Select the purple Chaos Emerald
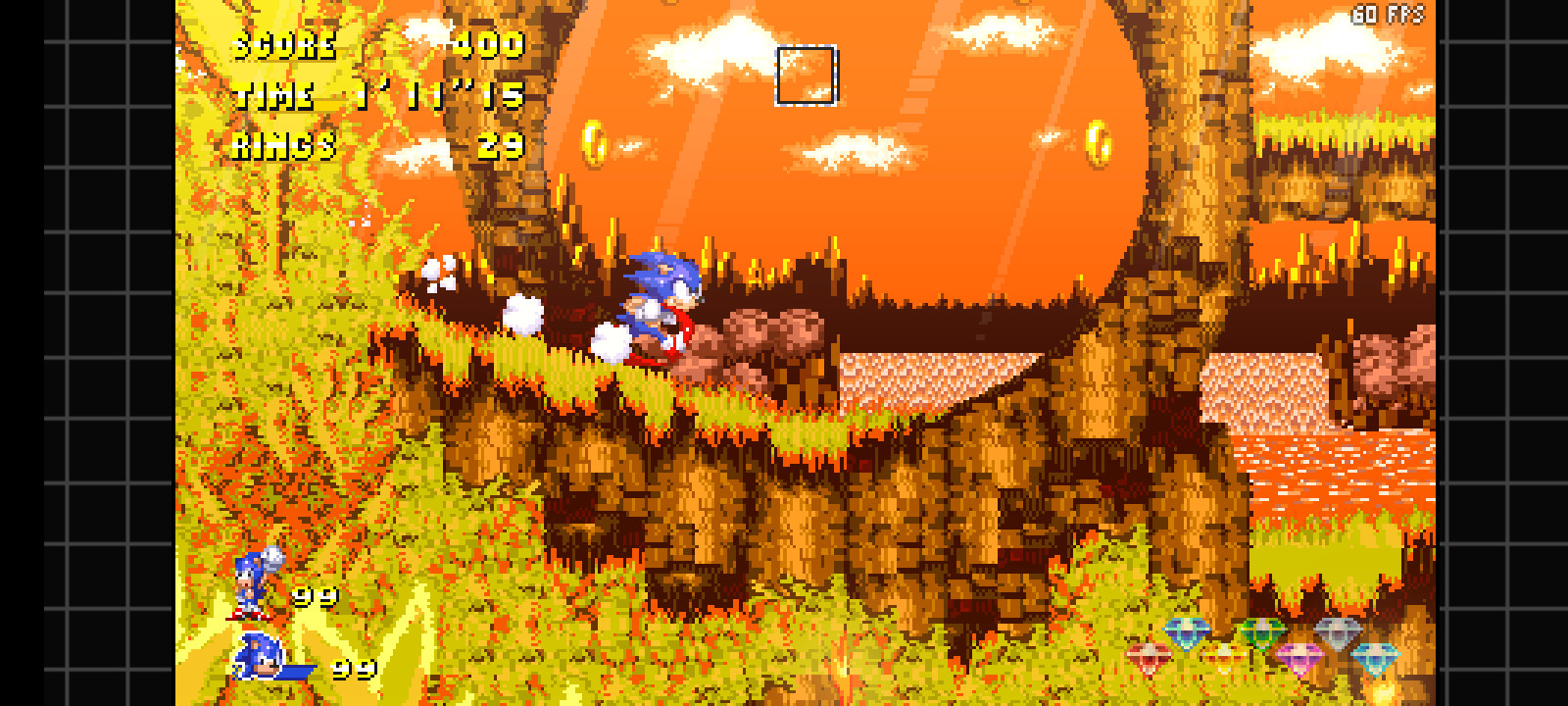The image size is (1568, 706). [1299, 655]
